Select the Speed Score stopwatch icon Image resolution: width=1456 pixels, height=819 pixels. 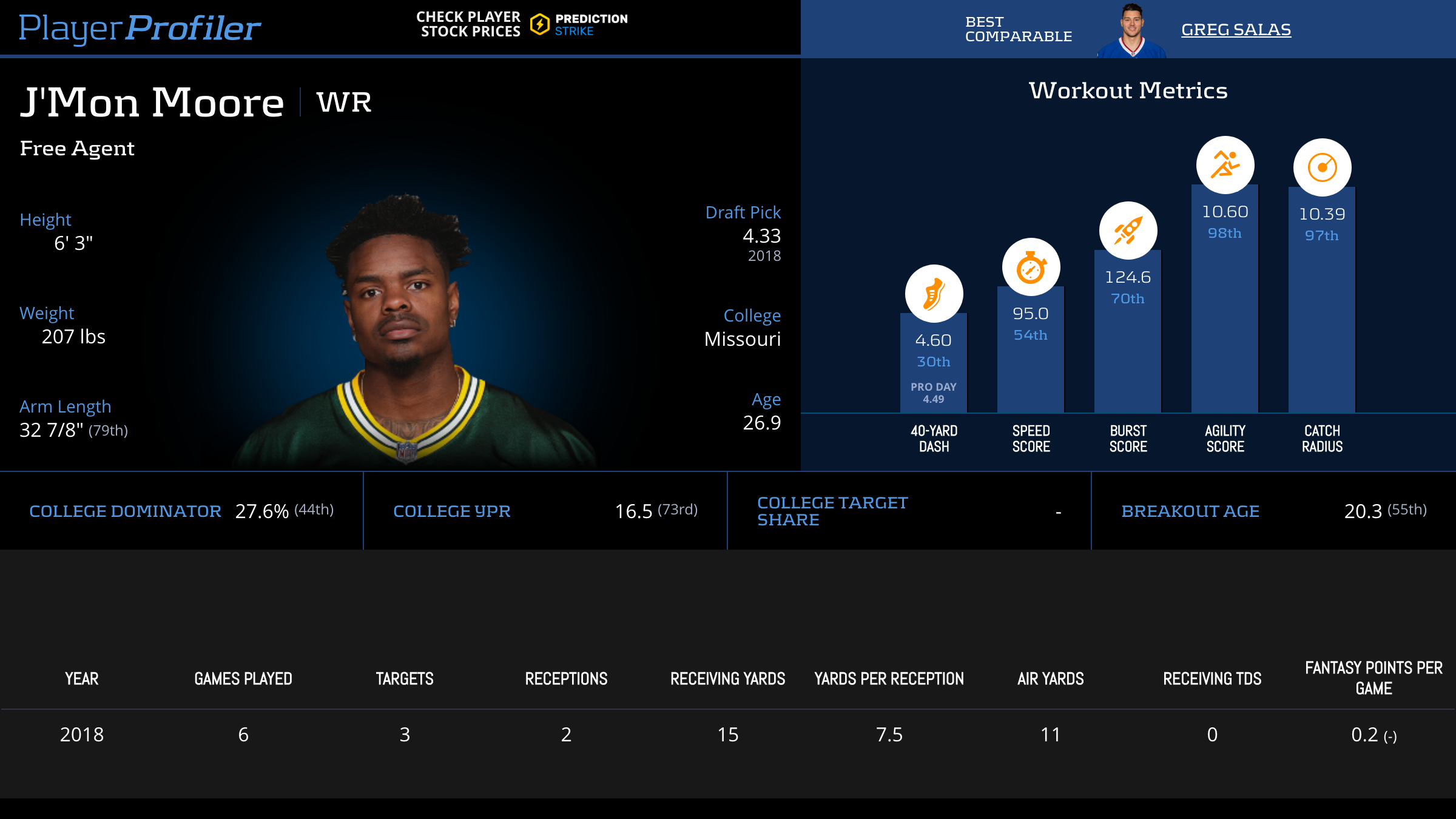click(1031, 267)
